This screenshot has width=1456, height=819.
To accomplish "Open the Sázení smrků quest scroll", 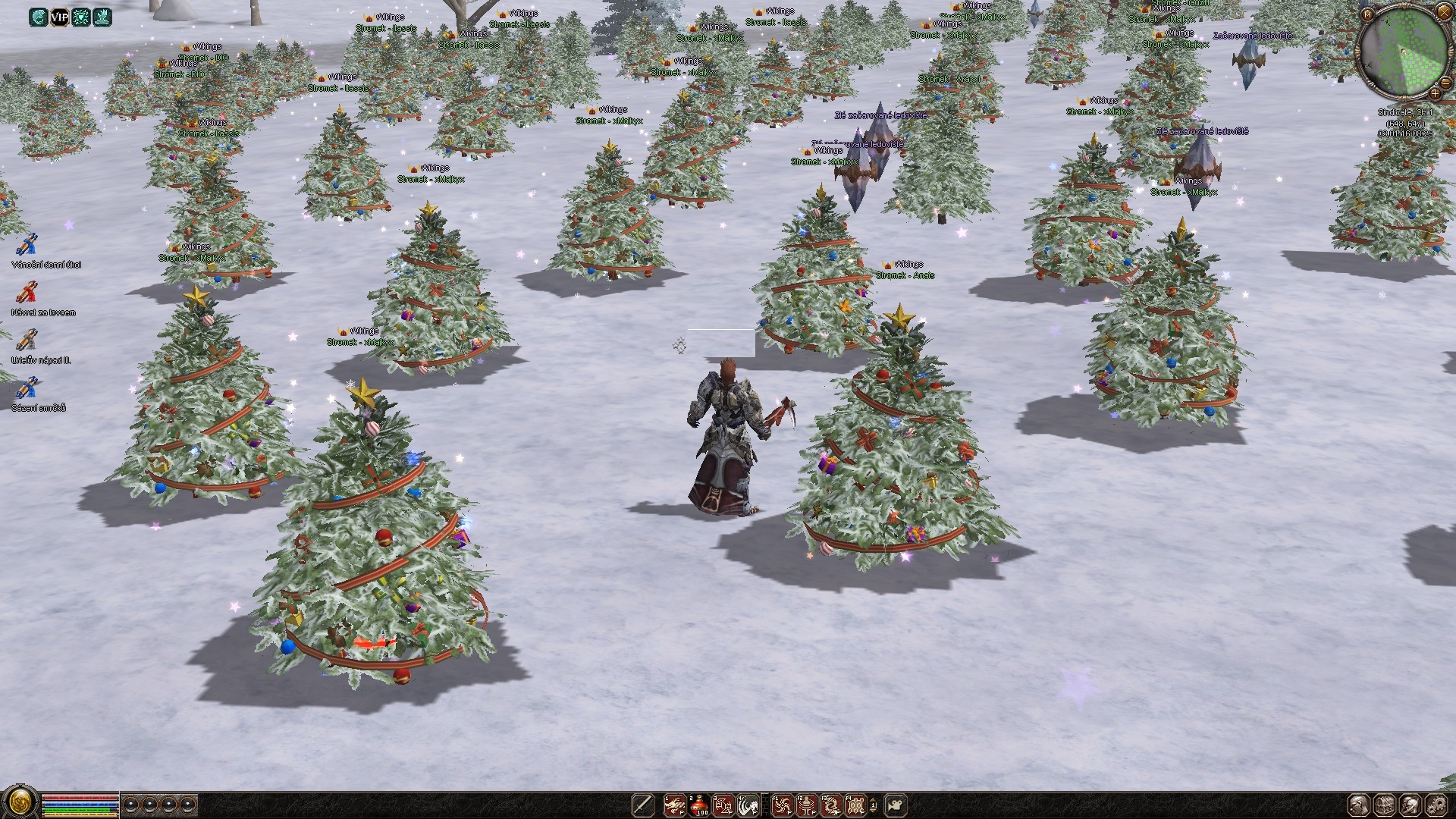I will coord(27,389).
